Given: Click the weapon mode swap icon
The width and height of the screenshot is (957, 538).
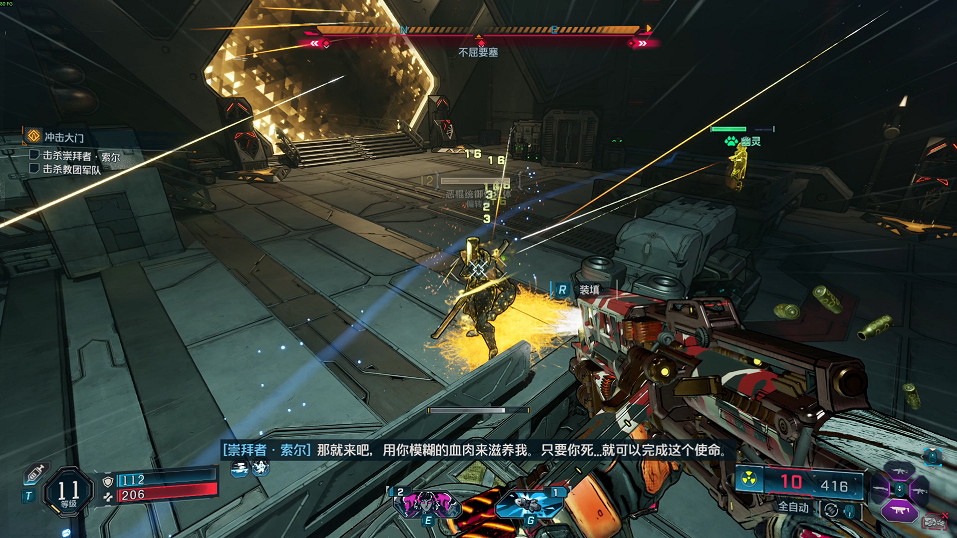Looking at the screenshot, I should [x=830, y=510].
